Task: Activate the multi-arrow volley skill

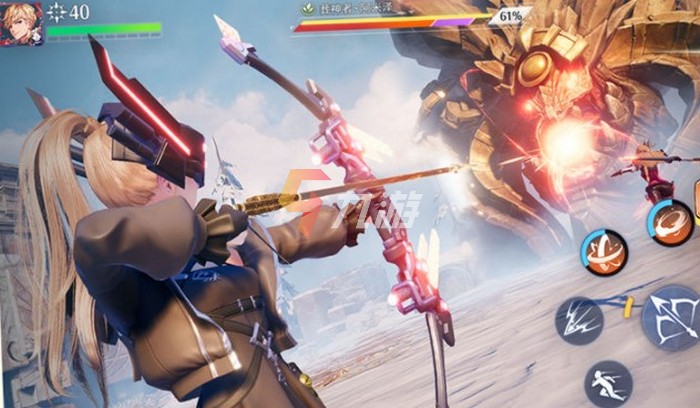Action: click(x=580, y=321)
